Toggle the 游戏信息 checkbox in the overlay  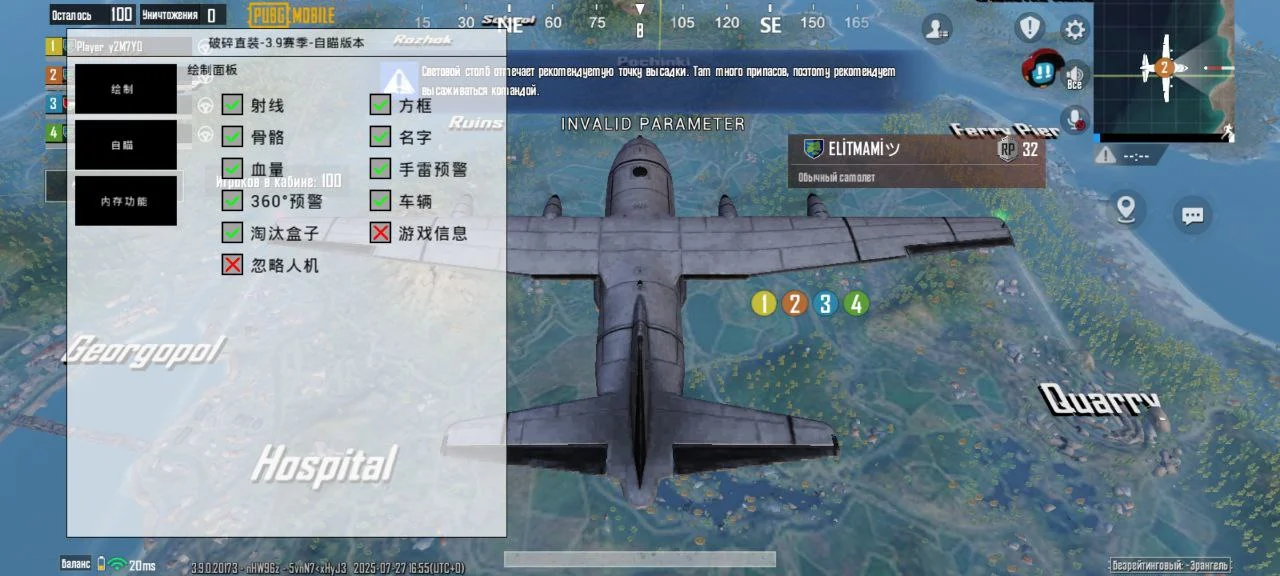380,233
